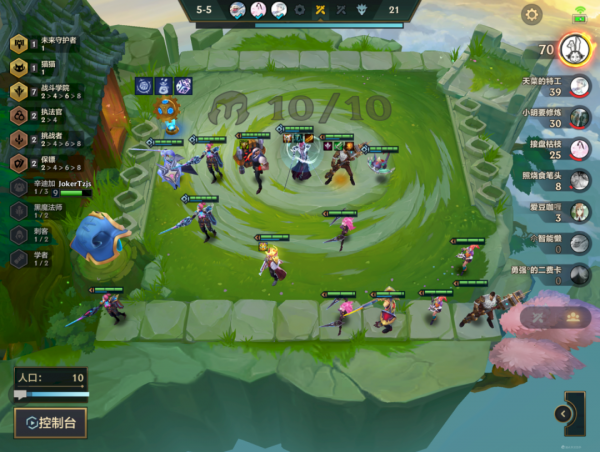View player 天蒙的特工's board

[578, 86]
